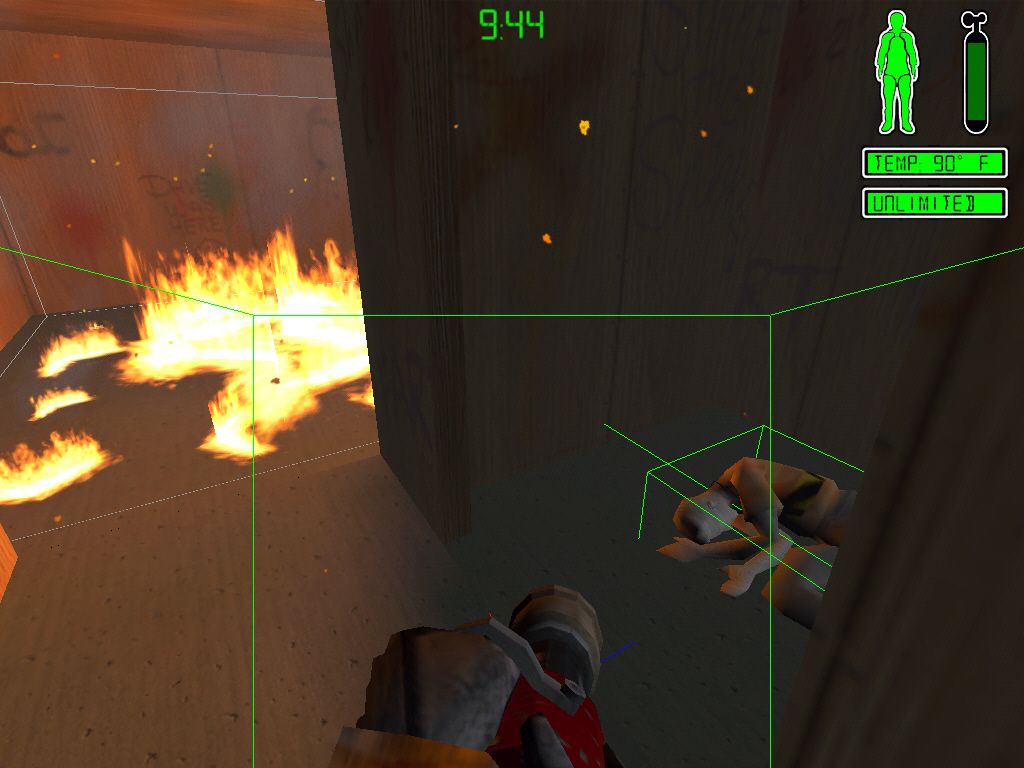Click the green firefighter body status icon
Viewport: 1024px width, 768px height.
(896, 72)
